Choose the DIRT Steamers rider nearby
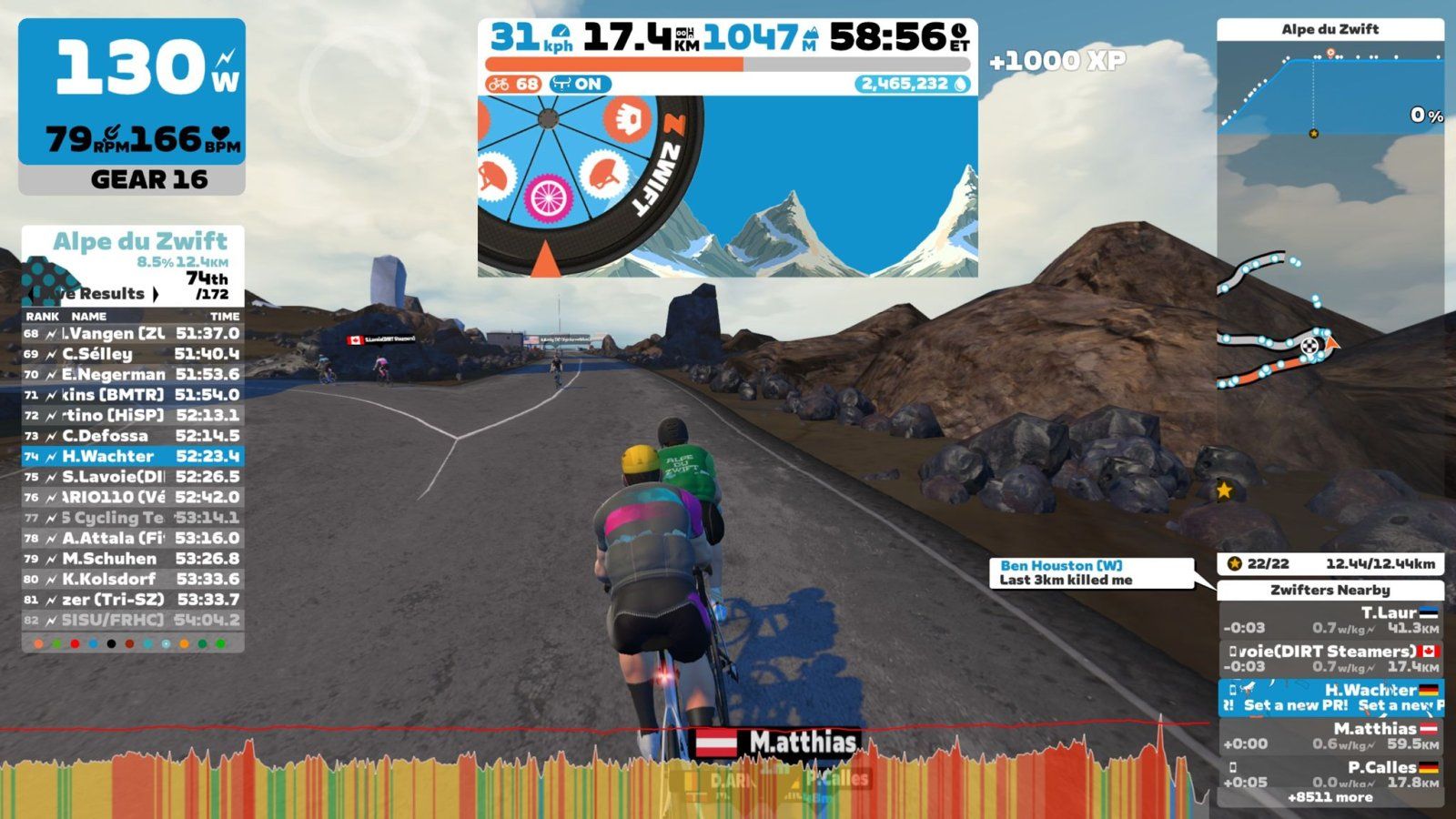This screenshot has width=1456, height=819. point(1330,658)
